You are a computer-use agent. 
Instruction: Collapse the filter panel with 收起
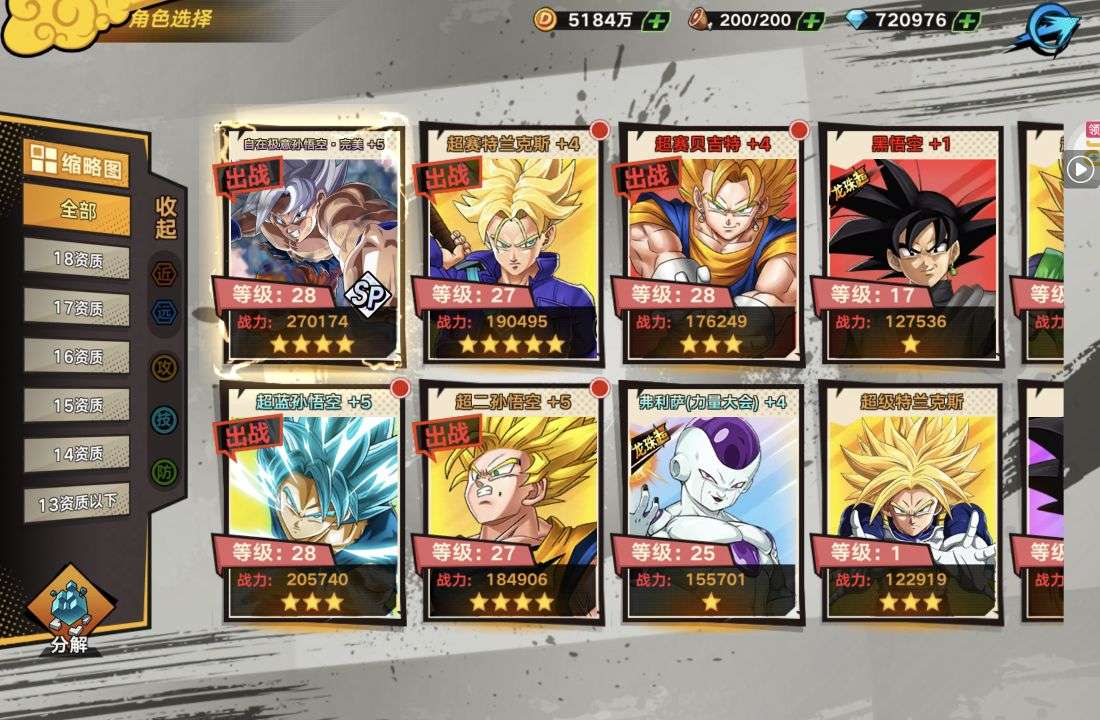pos(166,218)
